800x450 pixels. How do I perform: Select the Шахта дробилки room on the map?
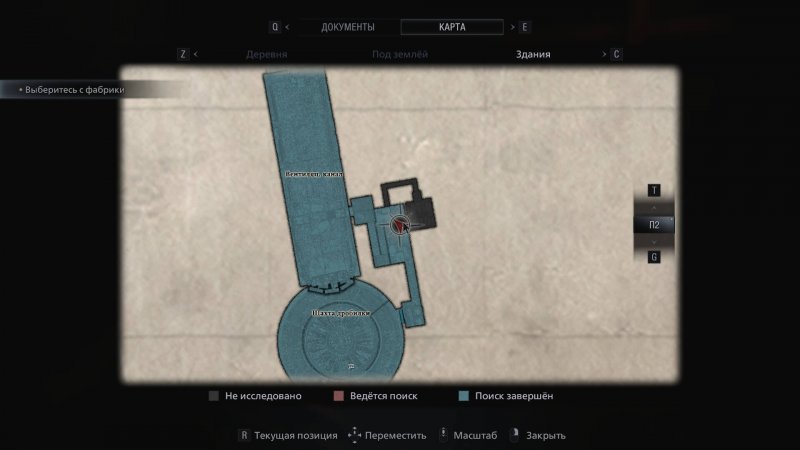tap(340, 314)
